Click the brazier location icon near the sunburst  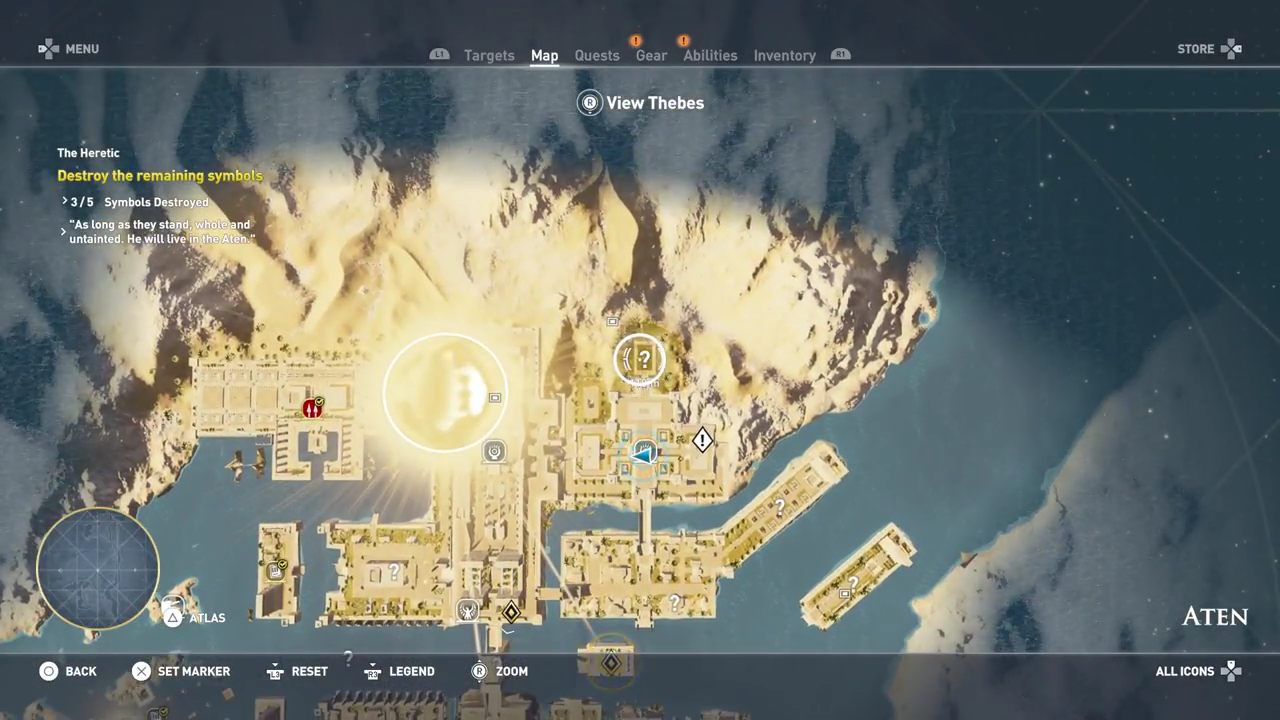point(493,451)
